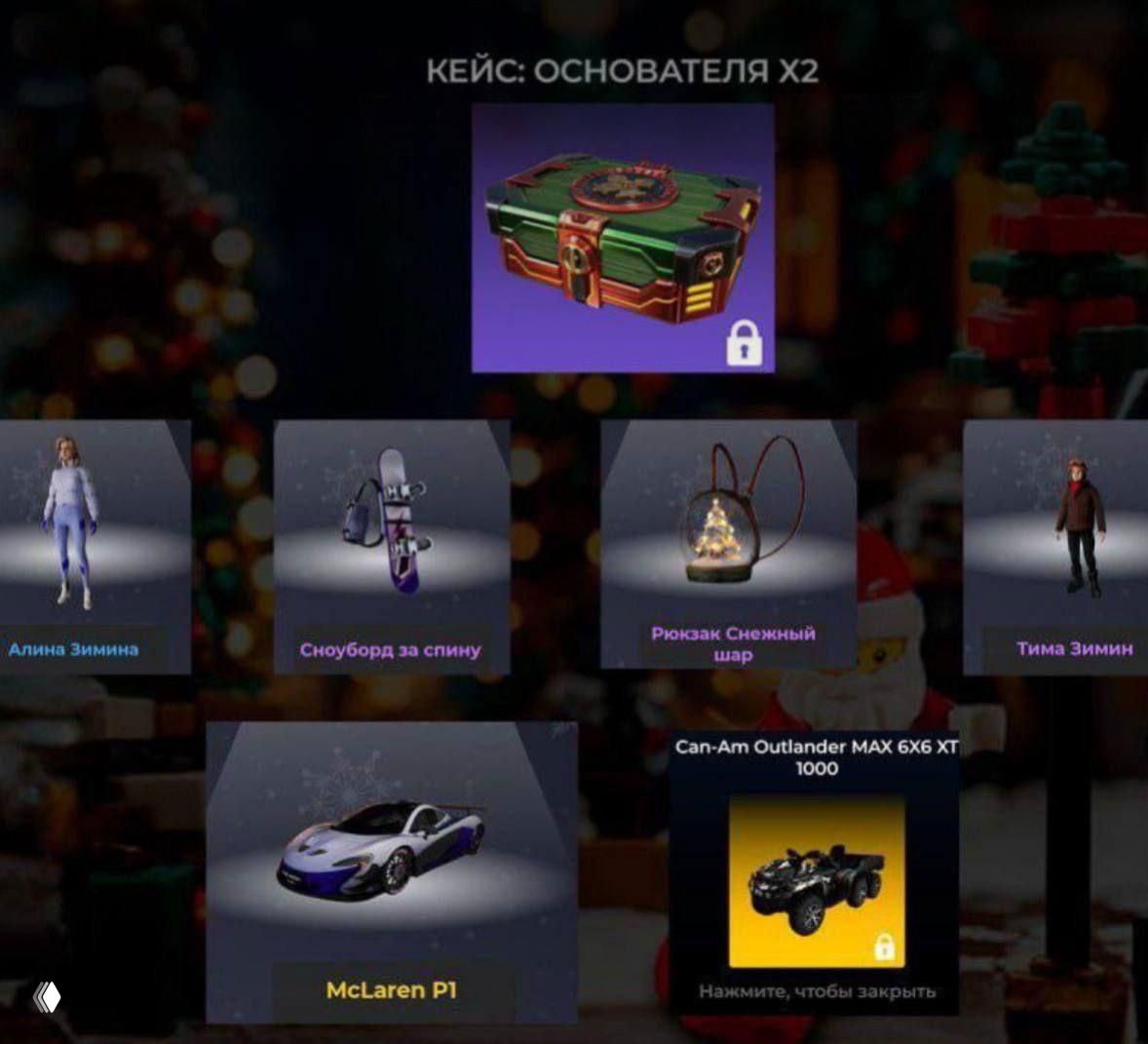Choose the Сноуборд за спину item card
This screenshot has width=1148, height=1044.
pos(391,546)
